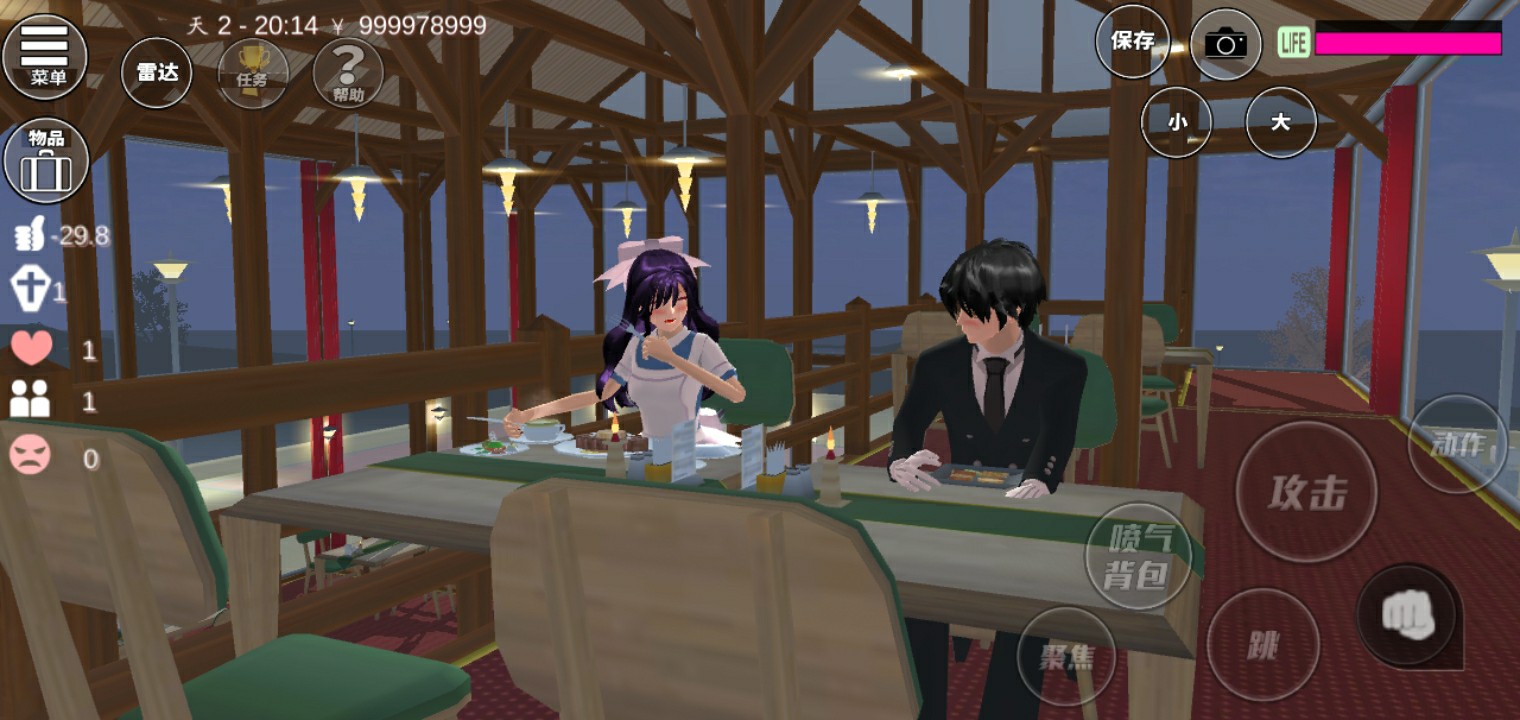Screen dimensions: 1520x720
Task: Tap the 跳 jump button
Action: point(1263,645)
